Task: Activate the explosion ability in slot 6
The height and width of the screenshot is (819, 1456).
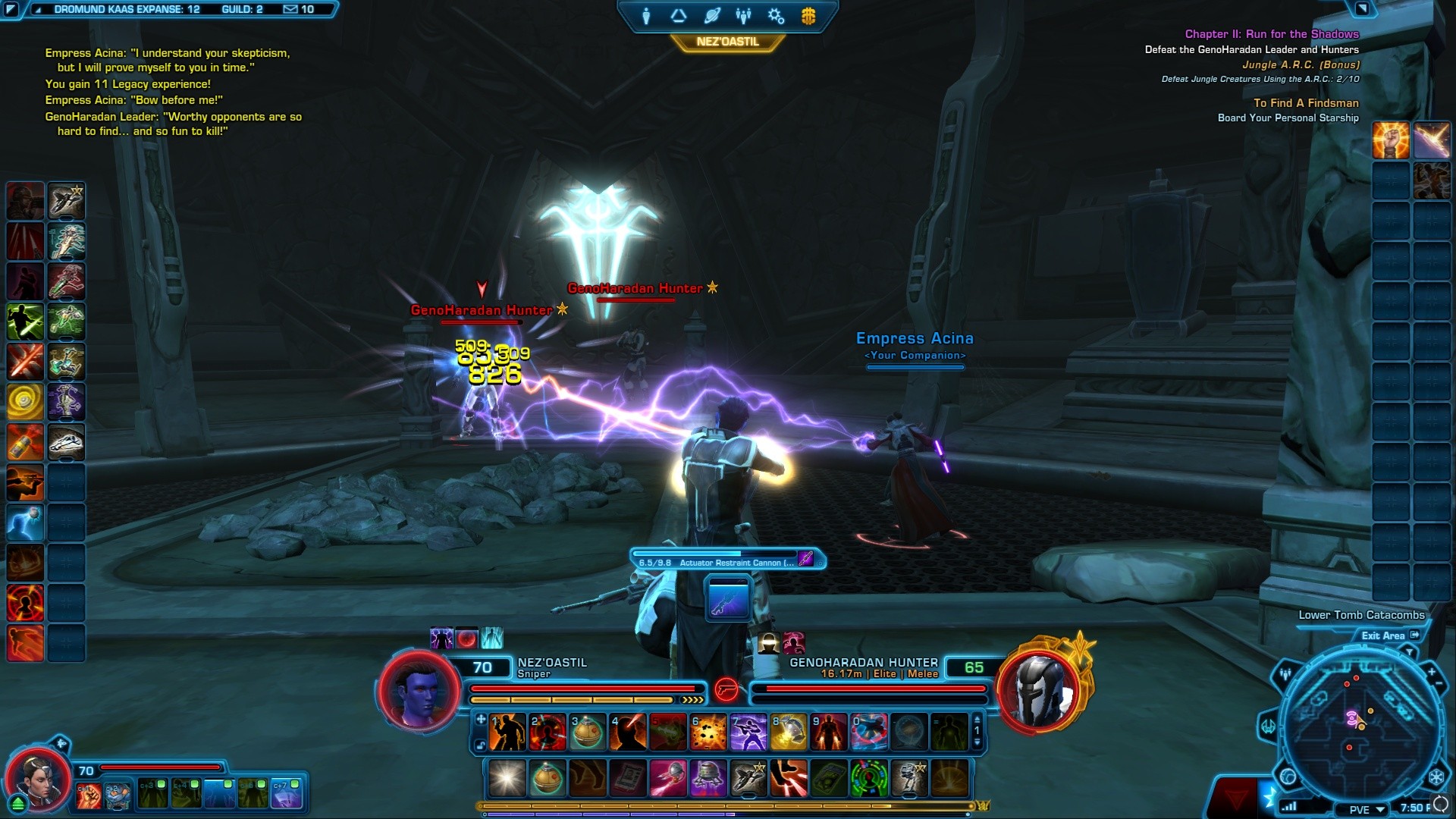Action: click(708, 733)
